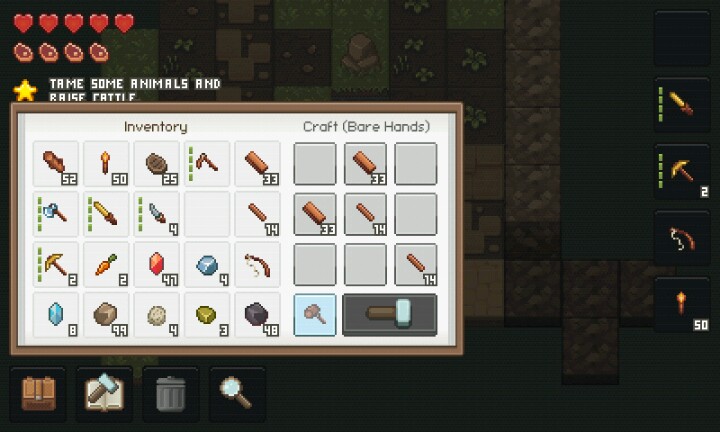Select the gold nugget stack of 3
Screen dimensions: 720x432
(207, 314)
